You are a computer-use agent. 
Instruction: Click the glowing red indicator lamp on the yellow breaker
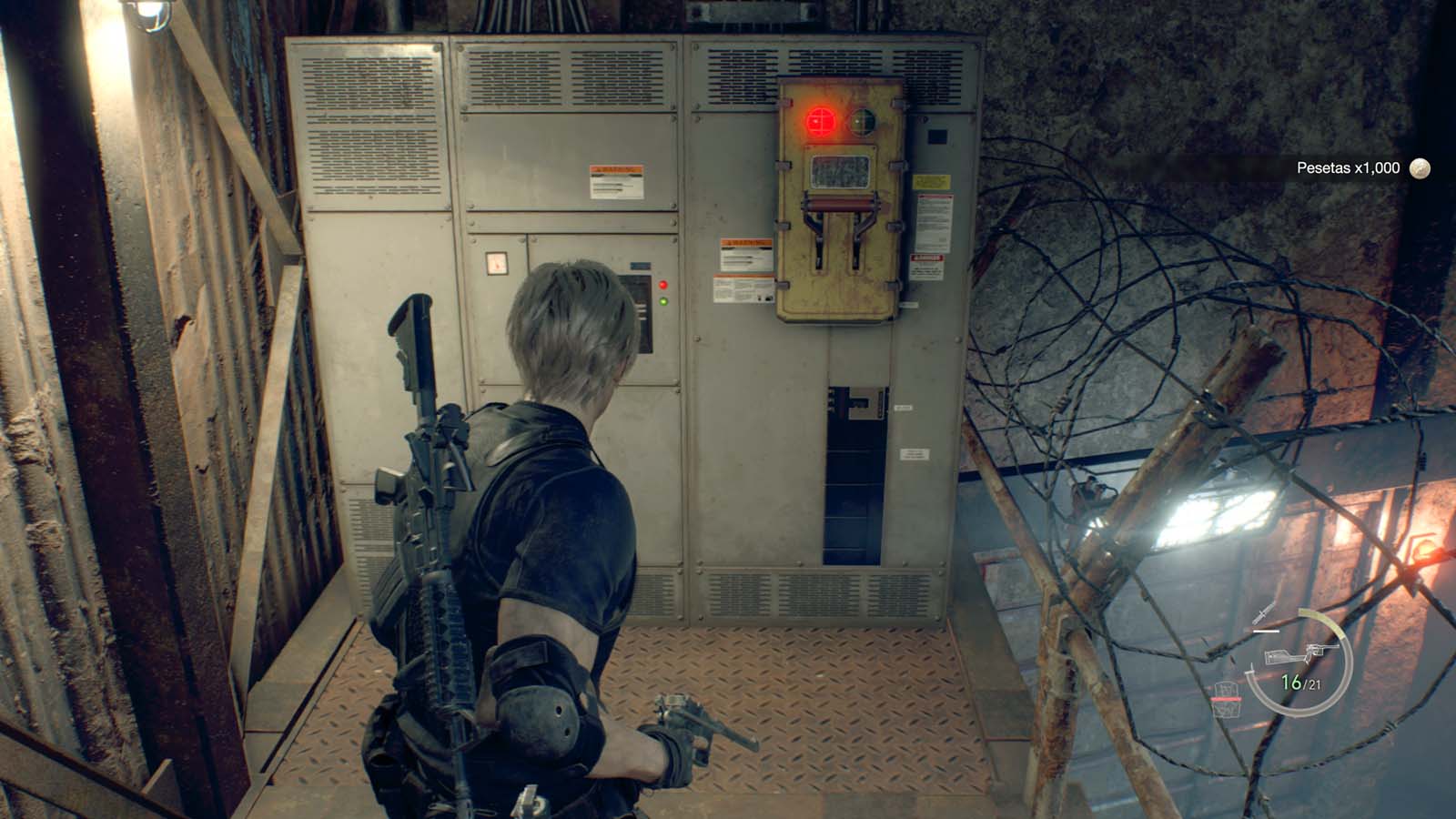820,120
